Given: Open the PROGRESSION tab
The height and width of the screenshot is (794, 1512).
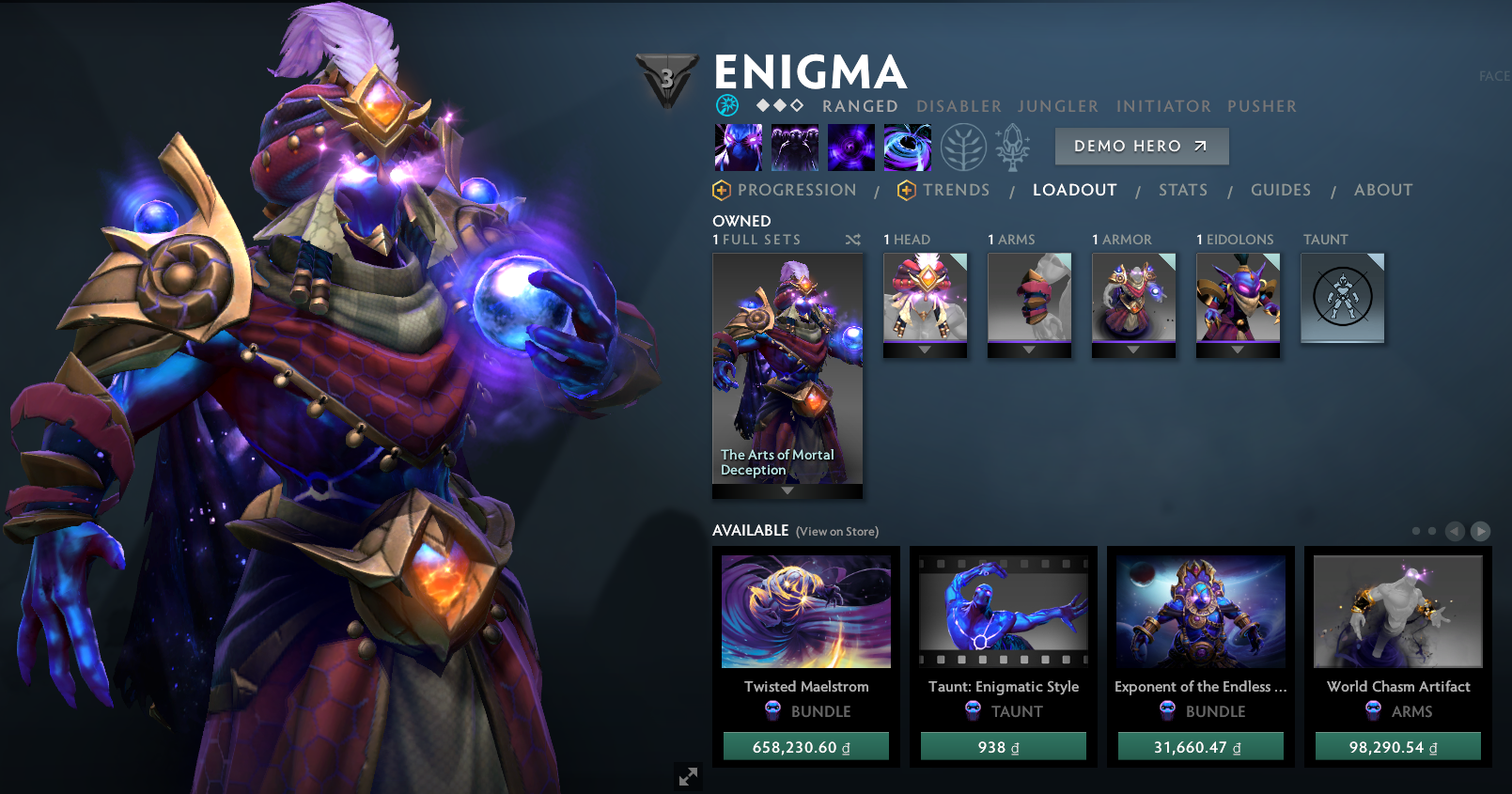Looking at the screenshot, I should pyautogui.click(x=798, y=190).
